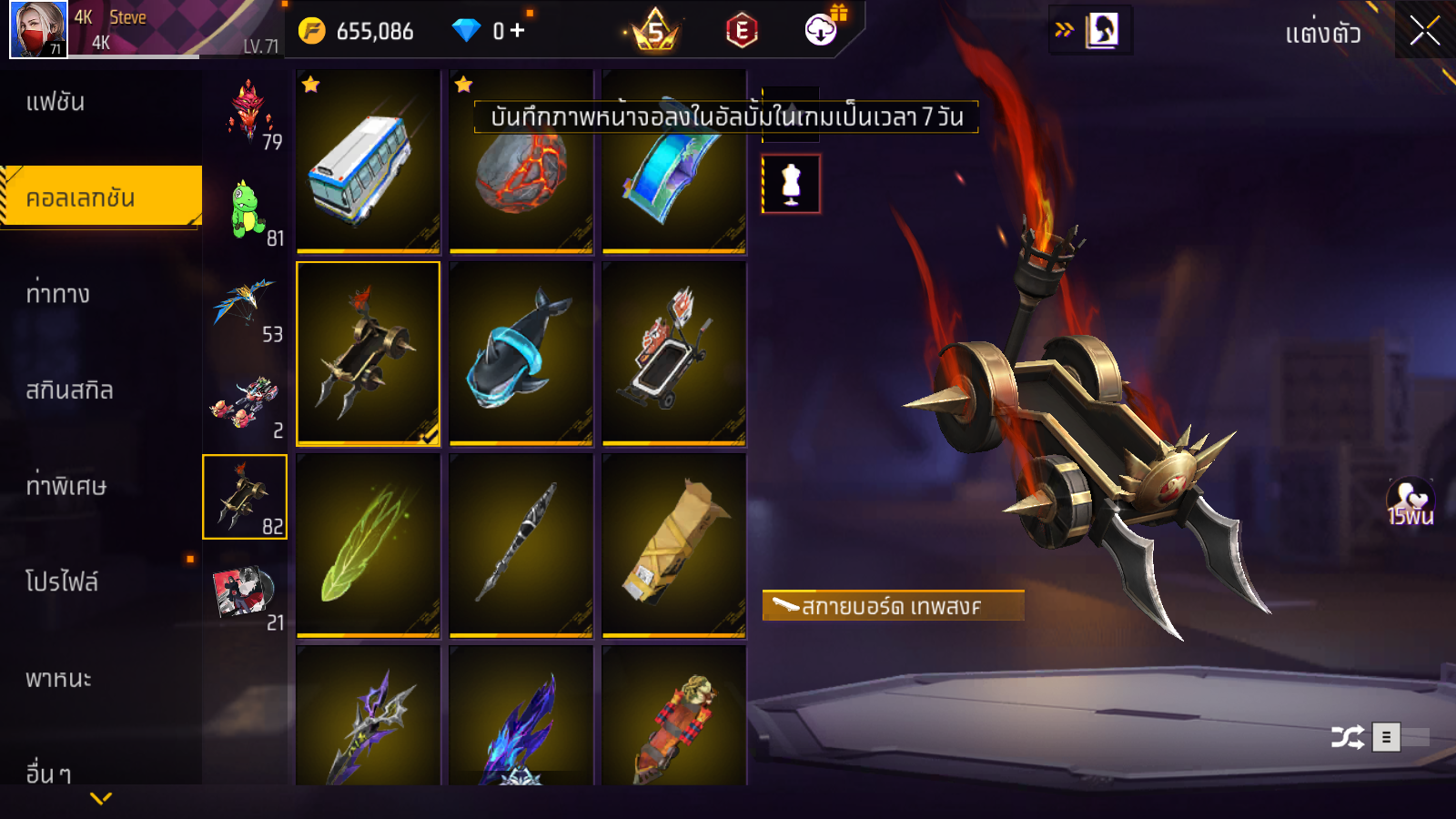Open the สกินสกิล category
The image size is (1456, 819).
click(x=69, y=390)
